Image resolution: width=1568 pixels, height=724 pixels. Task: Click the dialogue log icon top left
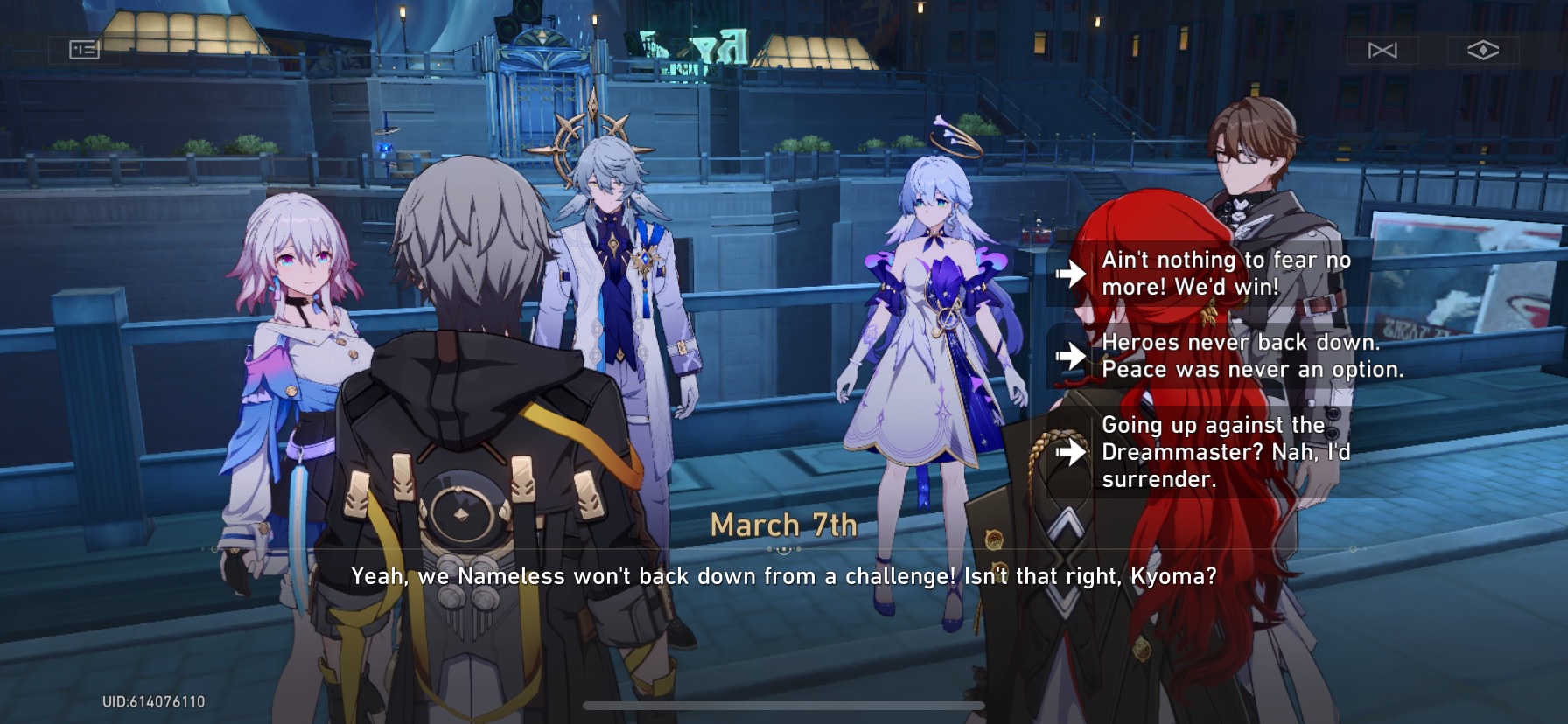click(83, 49)
